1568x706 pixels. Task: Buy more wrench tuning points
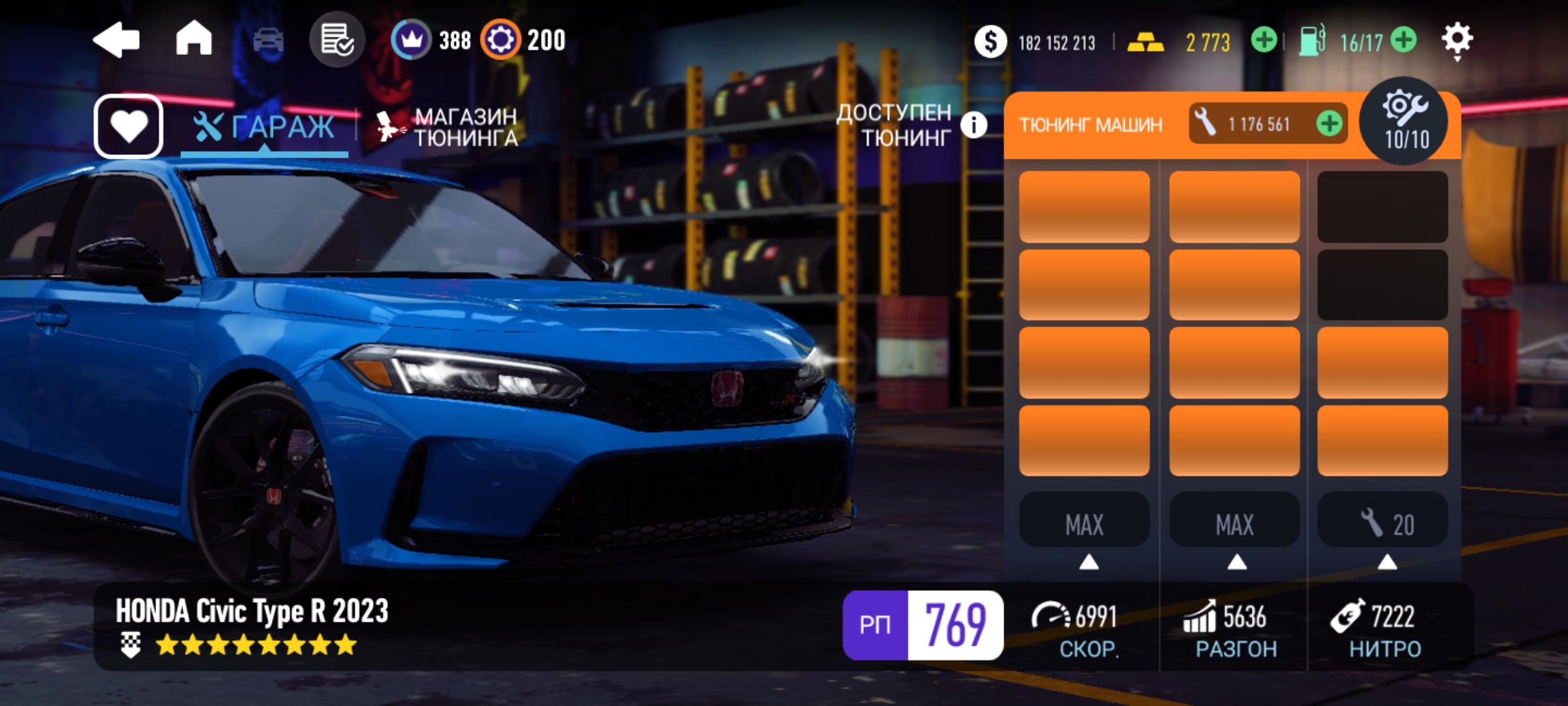click(x=1329, y=124)
